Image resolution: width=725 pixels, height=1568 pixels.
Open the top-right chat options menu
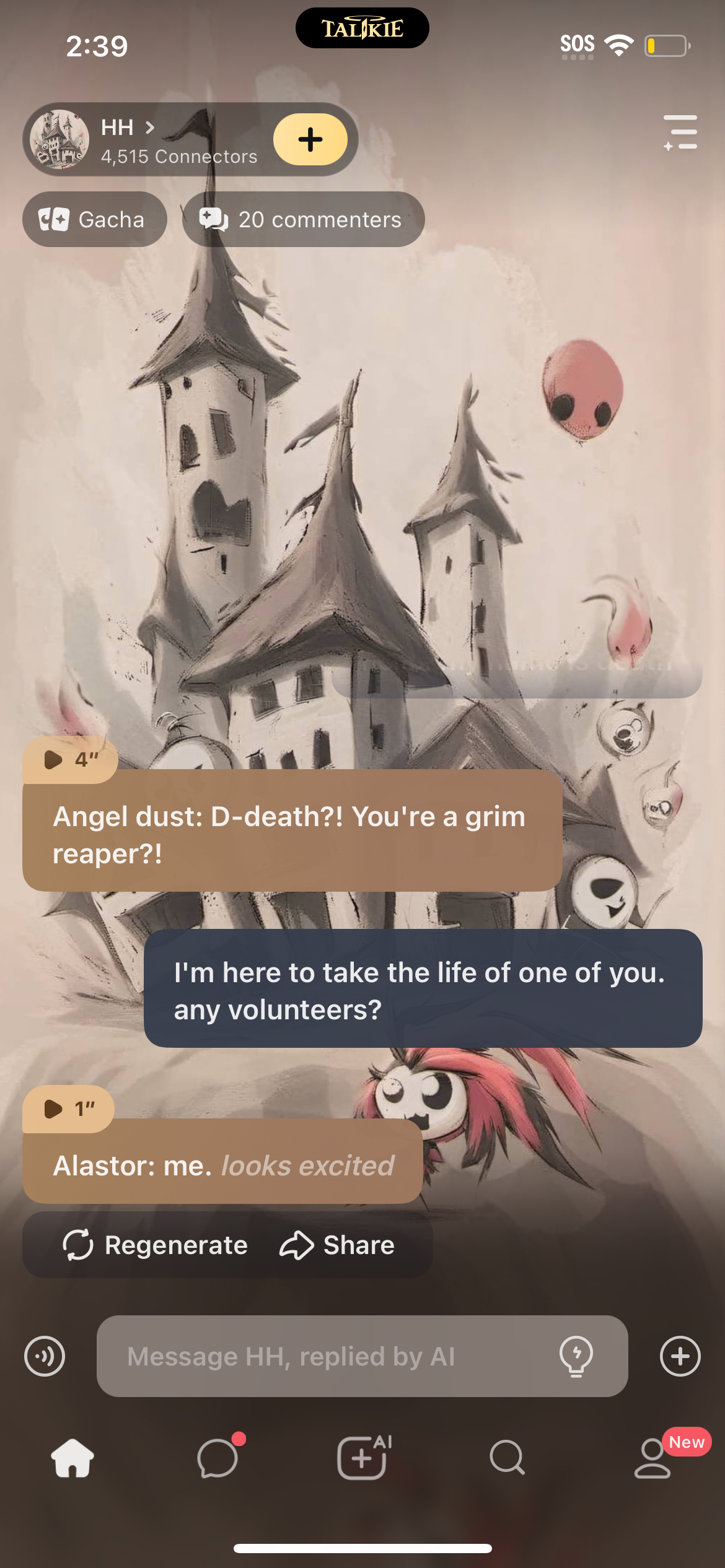coord(680,133)
